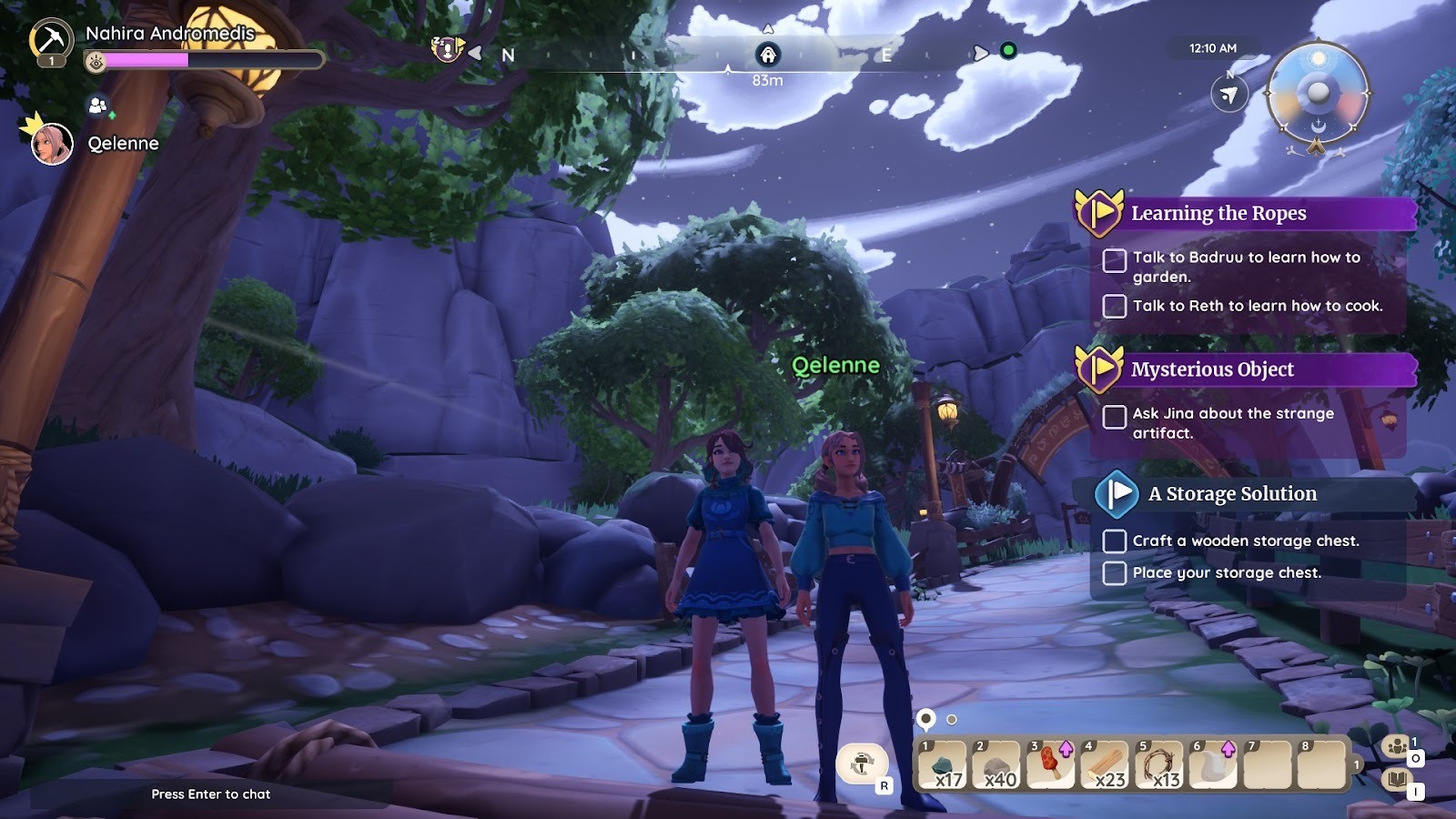This screenshot has height=819, width=1456.
Task: Click the north compass arrow icon
Action: pos(1229,95)
